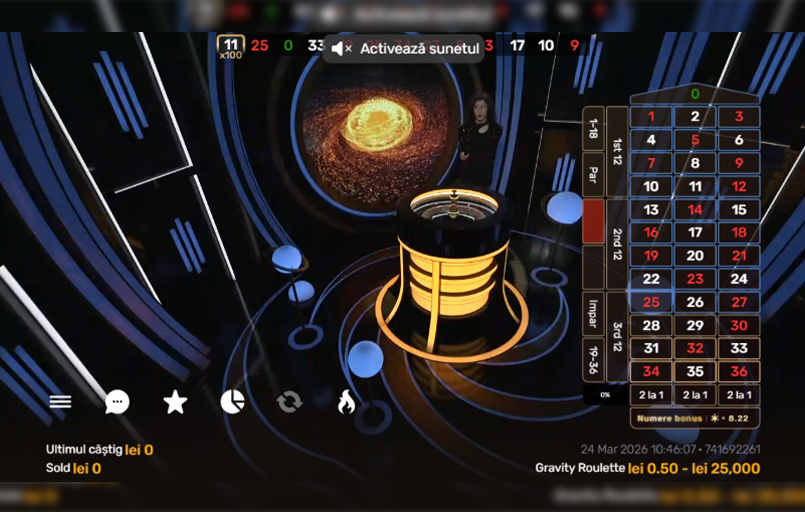Screen dimensions: 805x512
Task: Place a bet on green 0
Action: (694, 95)
